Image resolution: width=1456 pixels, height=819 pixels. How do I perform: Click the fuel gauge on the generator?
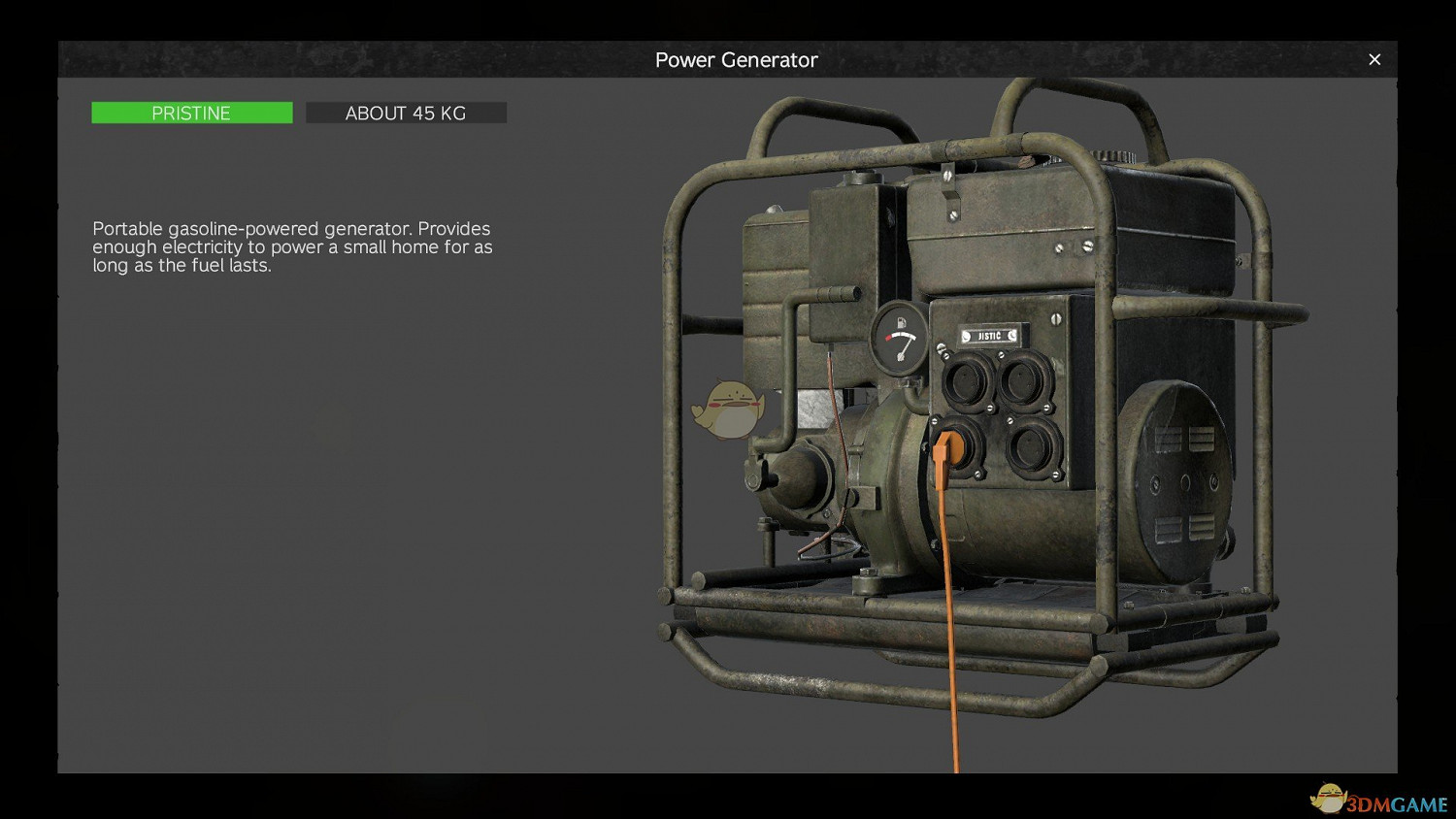point(902,338)
